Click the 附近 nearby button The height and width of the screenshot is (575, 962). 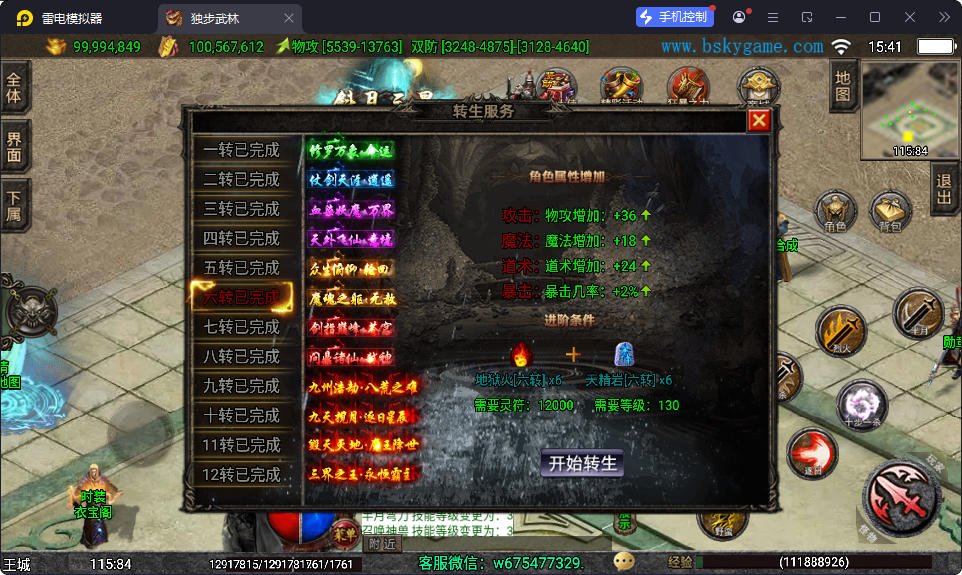[382, 543]
